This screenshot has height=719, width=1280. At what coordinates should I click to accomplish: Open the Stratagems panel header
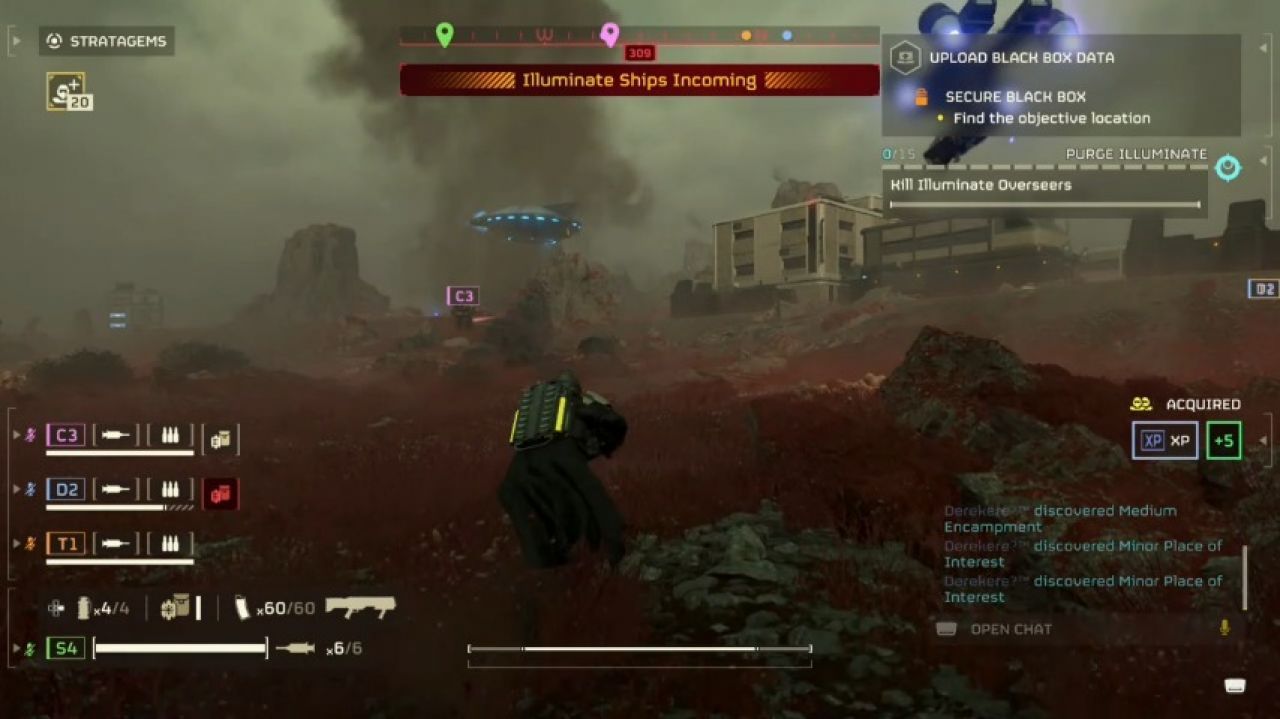point(108,41)
